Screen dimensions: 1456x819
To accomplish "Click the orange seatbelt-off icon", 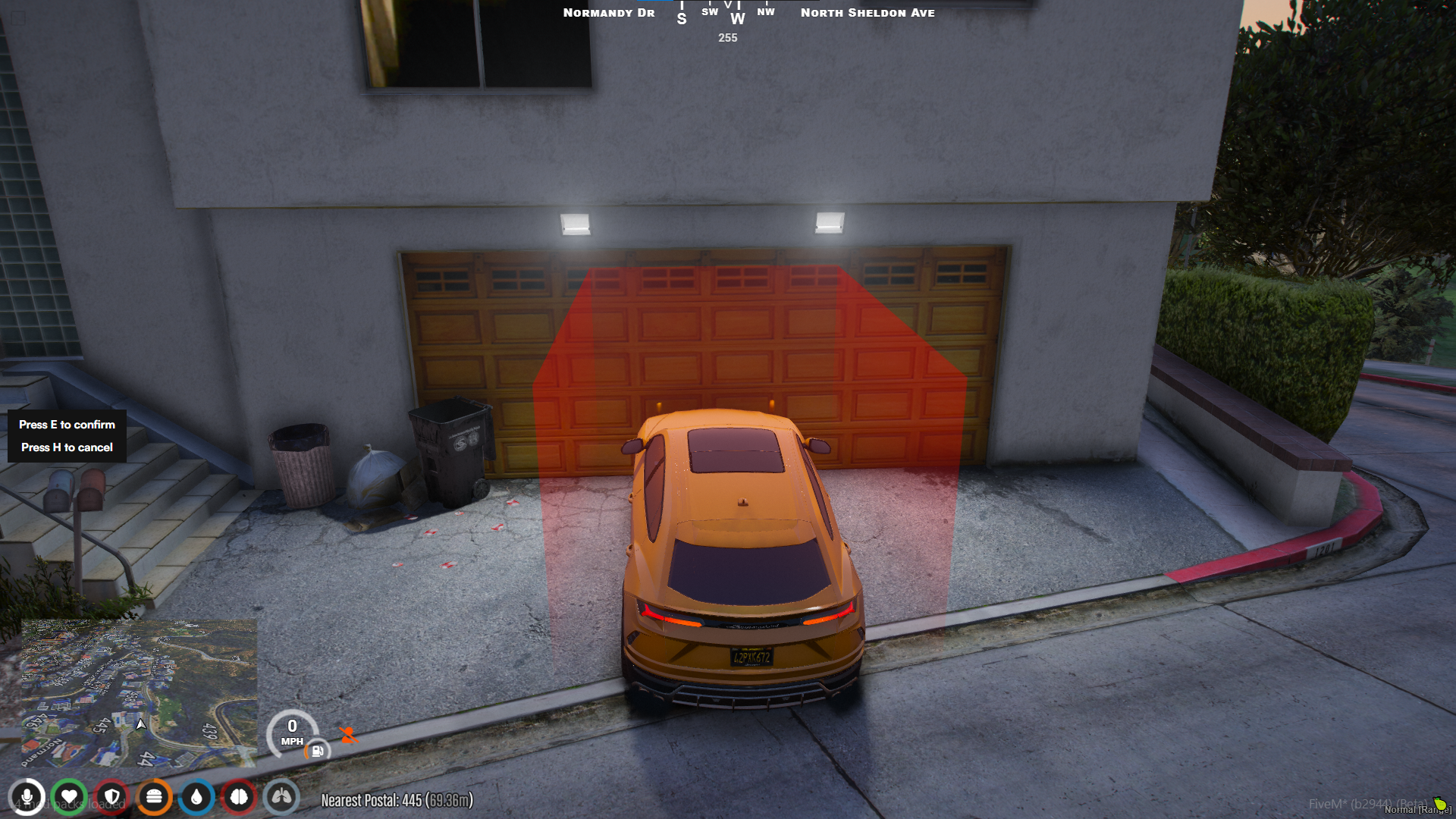I will coord(348,735).
